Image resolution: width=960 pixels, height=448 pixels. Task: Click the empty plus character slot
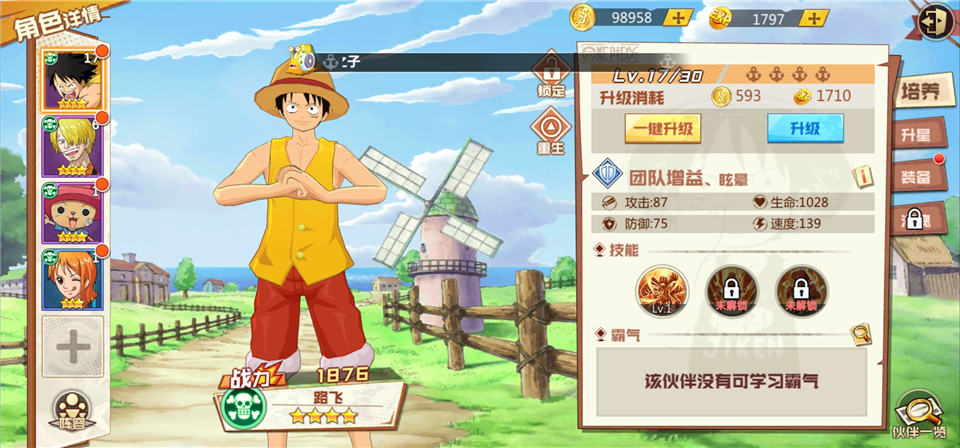71,347
